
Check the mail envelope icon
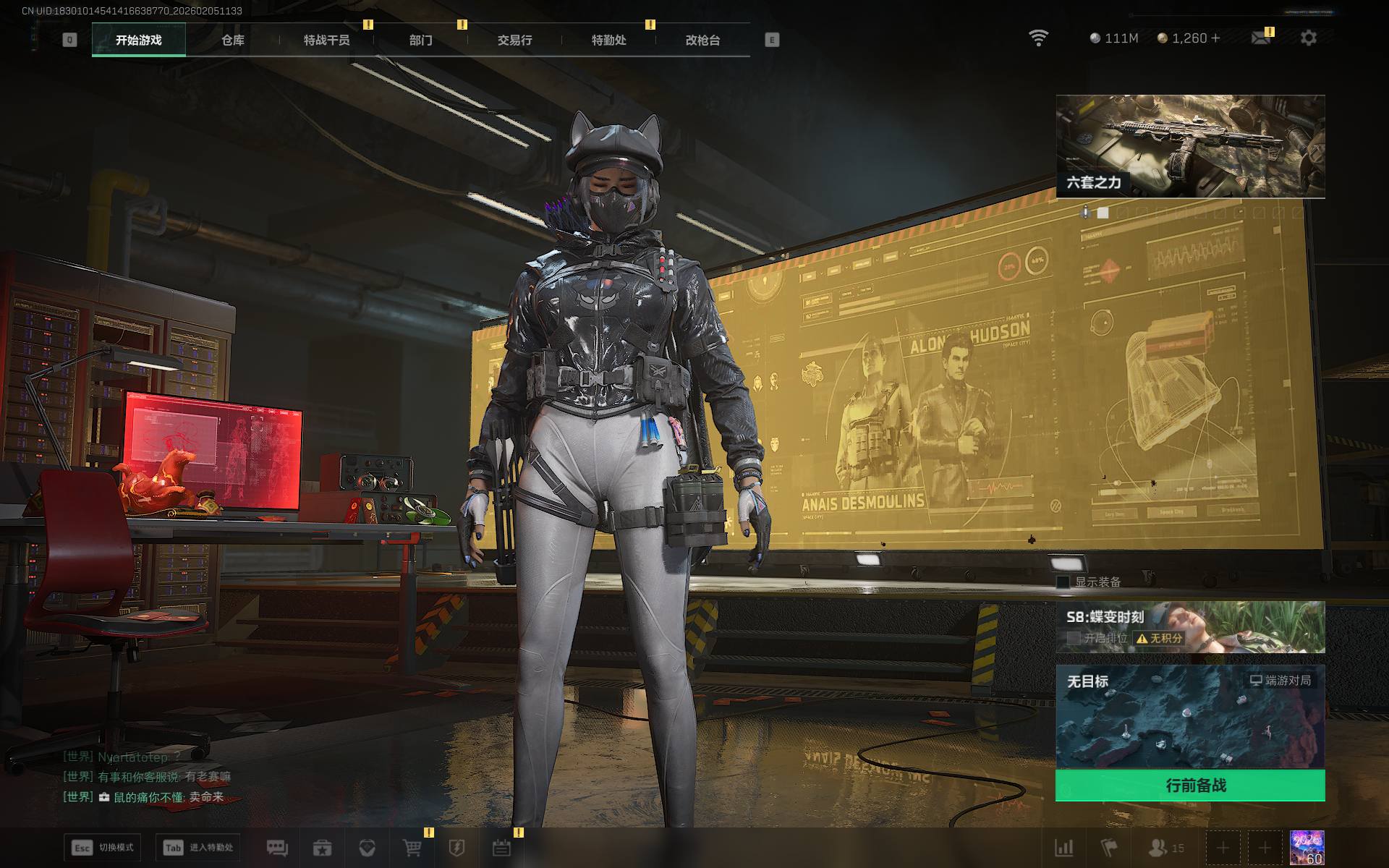tap(1260, 38)
